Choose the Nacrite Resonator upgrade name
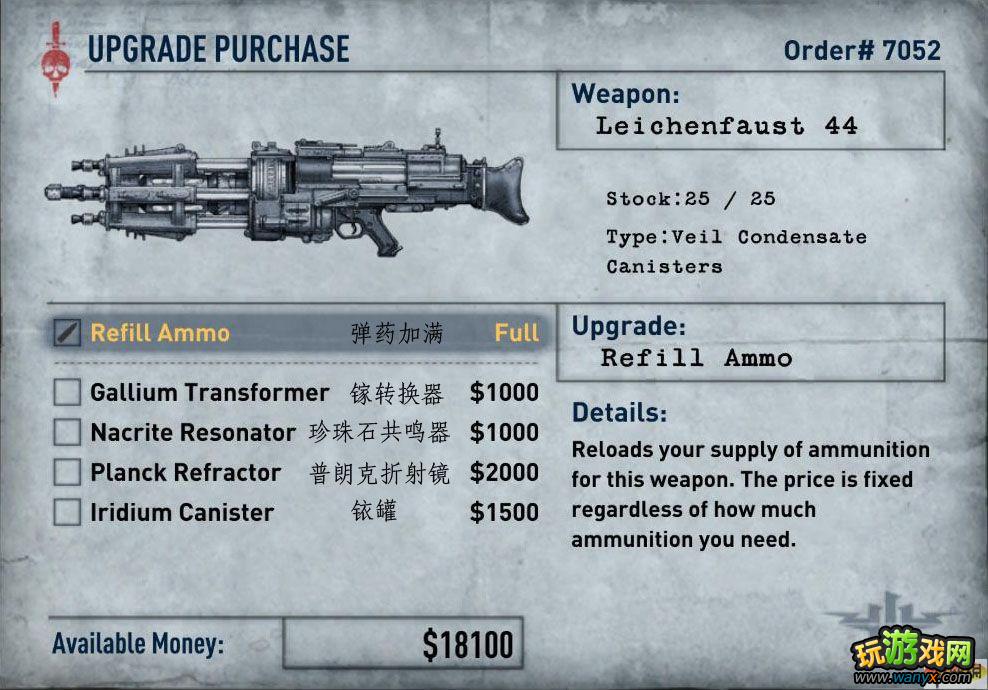The width and height of the screenshot is (988, 690). 193,432
